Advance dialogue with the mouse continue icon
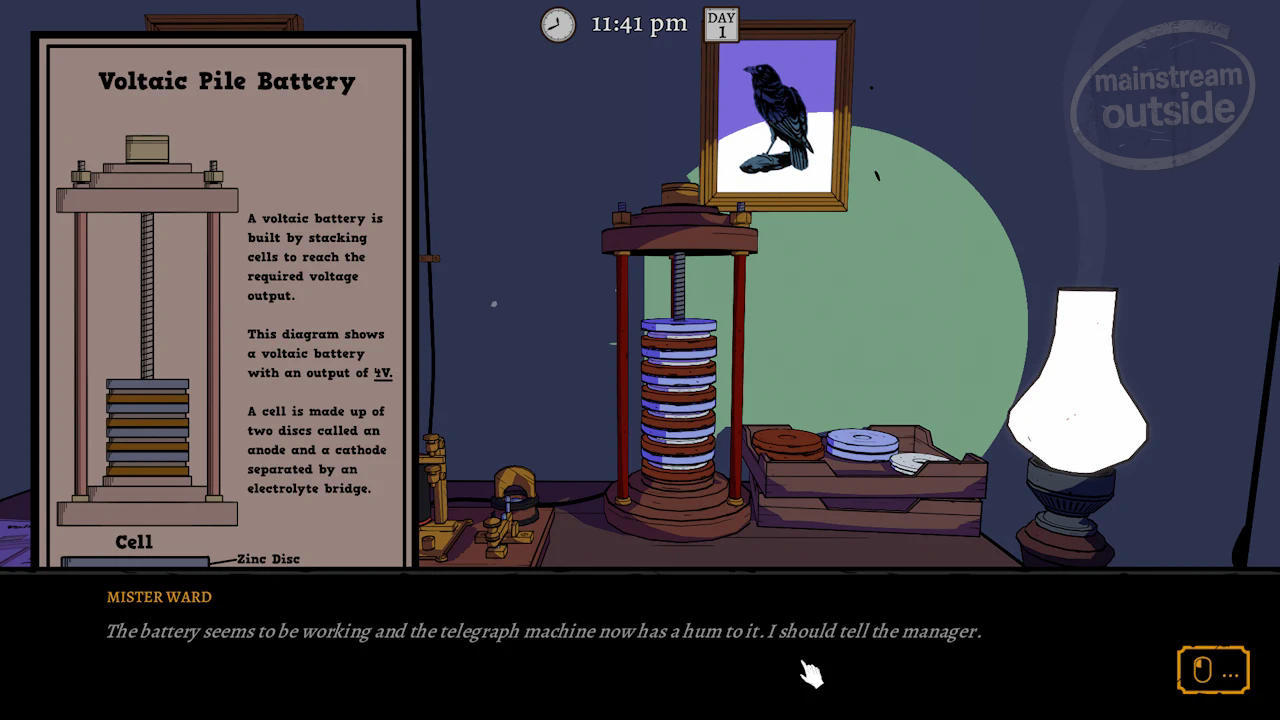 click(1212, 670)
